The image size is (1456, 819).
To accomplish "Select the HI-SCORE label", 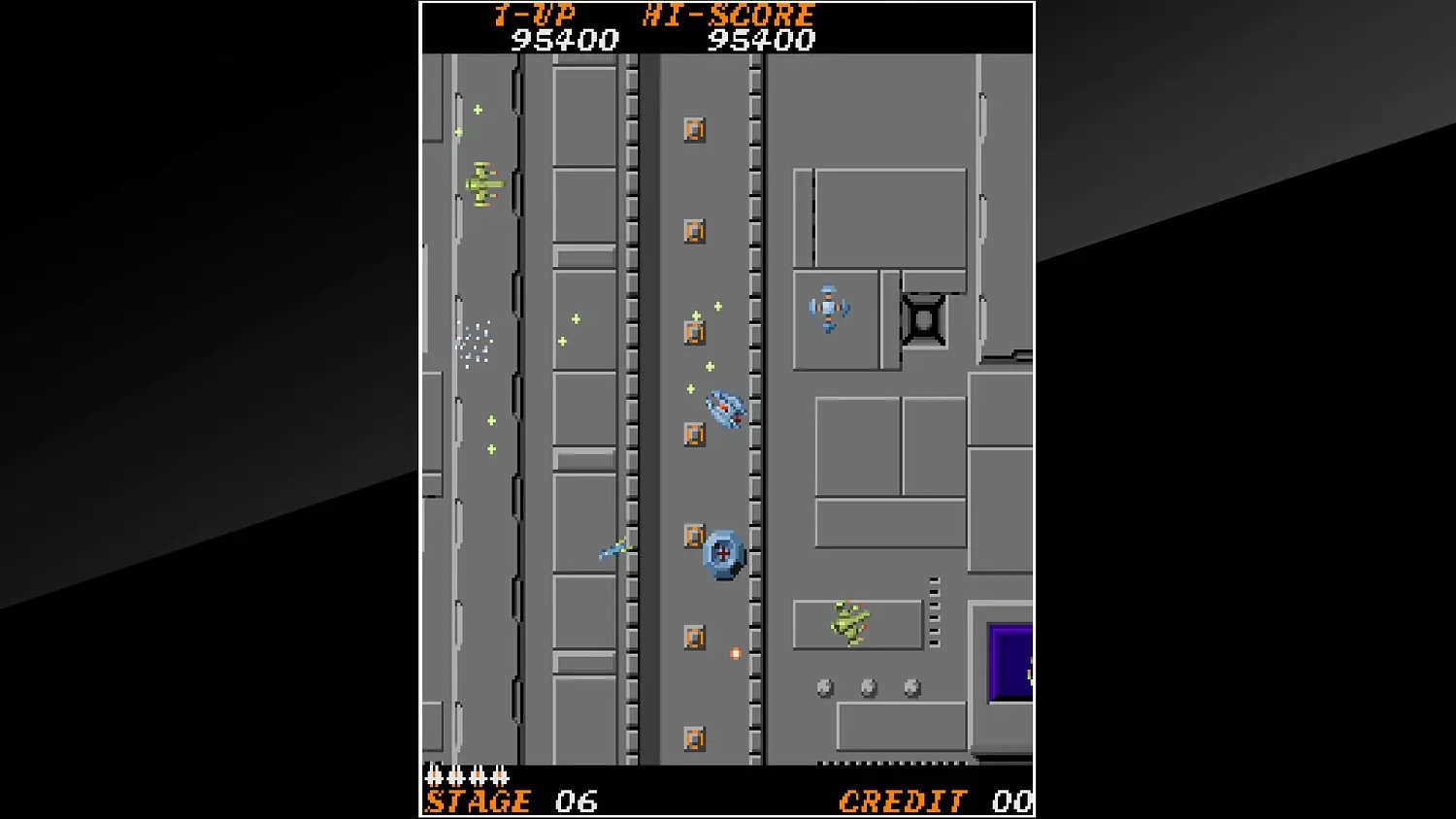I will click(728, 15).
